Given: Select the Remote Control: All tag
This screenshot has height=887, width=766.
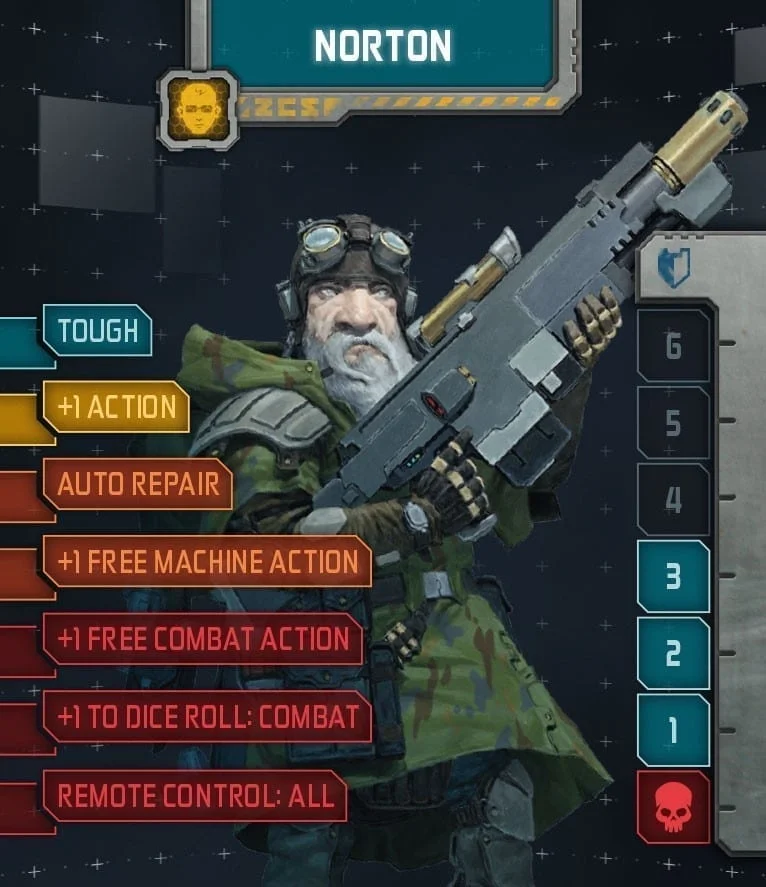Looking at the screenshot, I should (x=194, y=795).
